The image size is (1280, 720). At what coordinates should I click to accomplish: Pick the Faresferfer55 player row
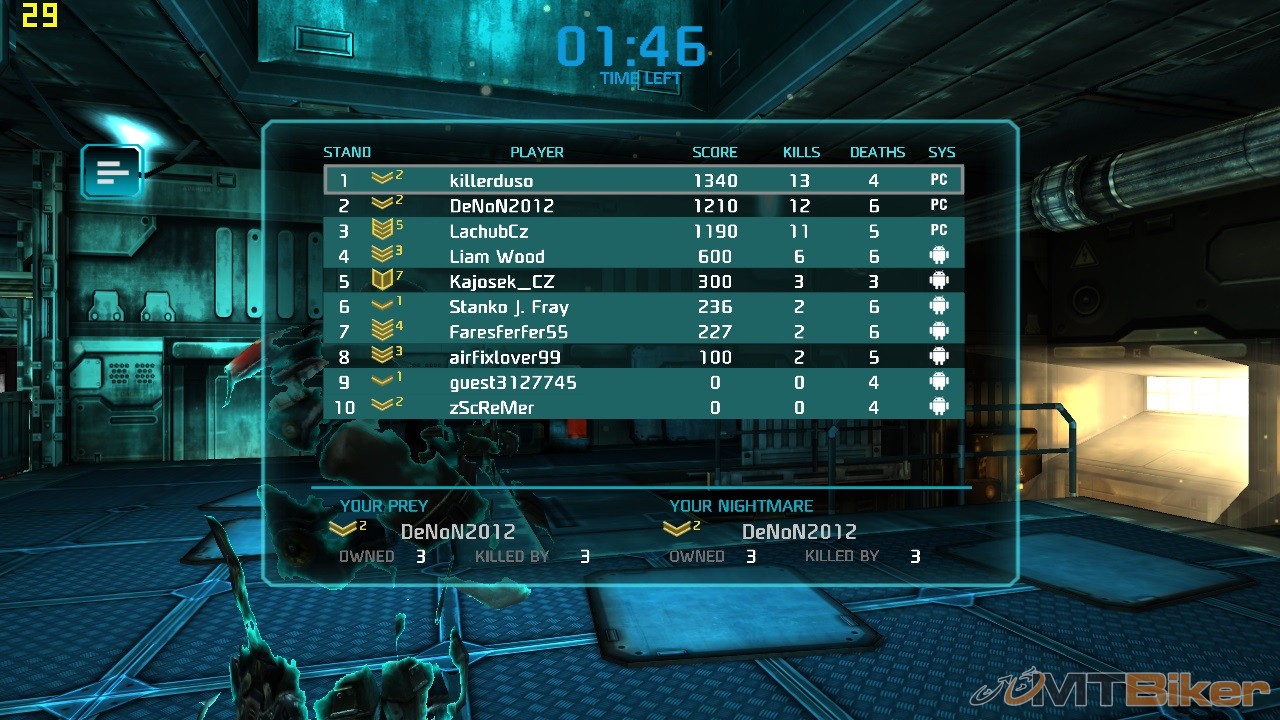pos(643,332)
